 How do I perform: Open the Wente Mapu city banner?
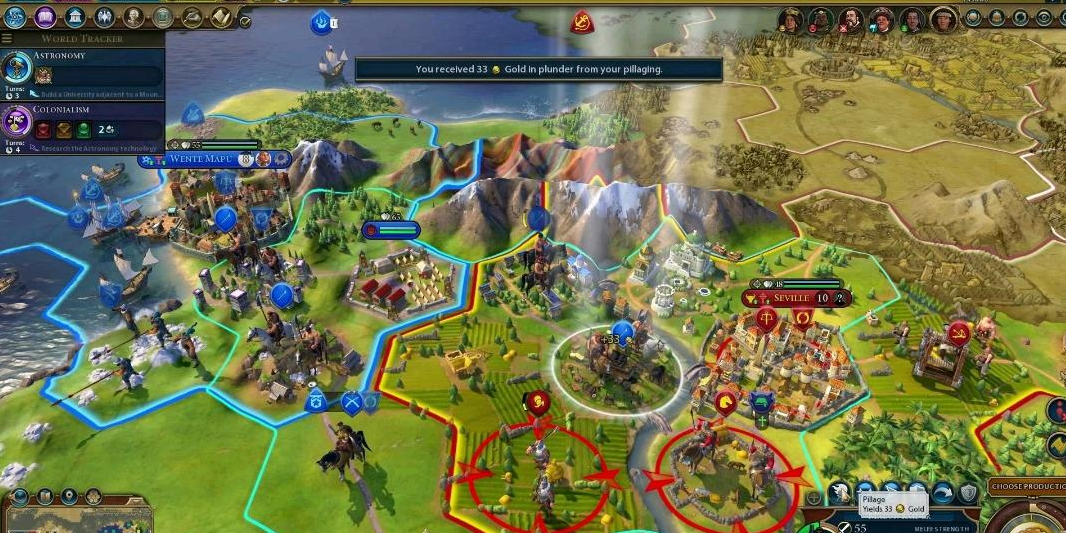click(x=196, y=159)
